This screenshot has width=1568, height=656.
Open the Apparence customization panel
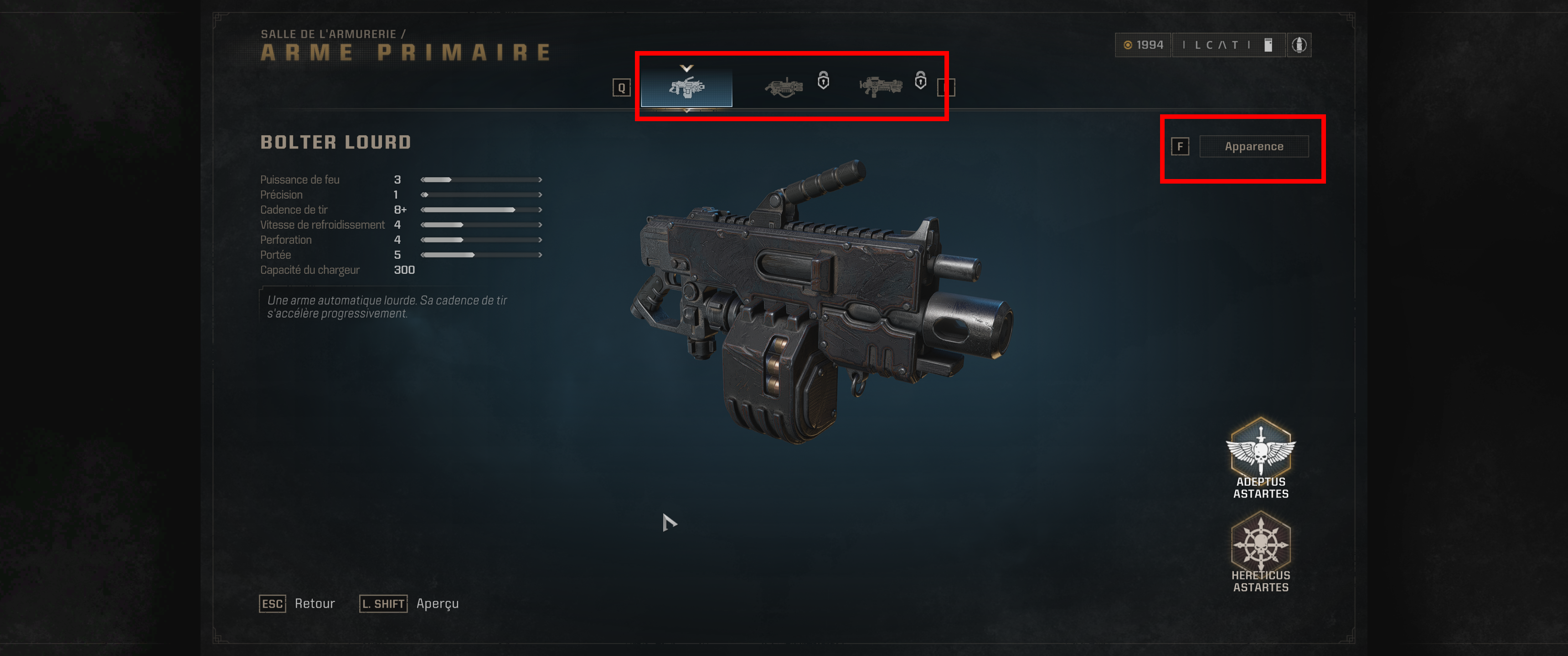coord(1254,146)
